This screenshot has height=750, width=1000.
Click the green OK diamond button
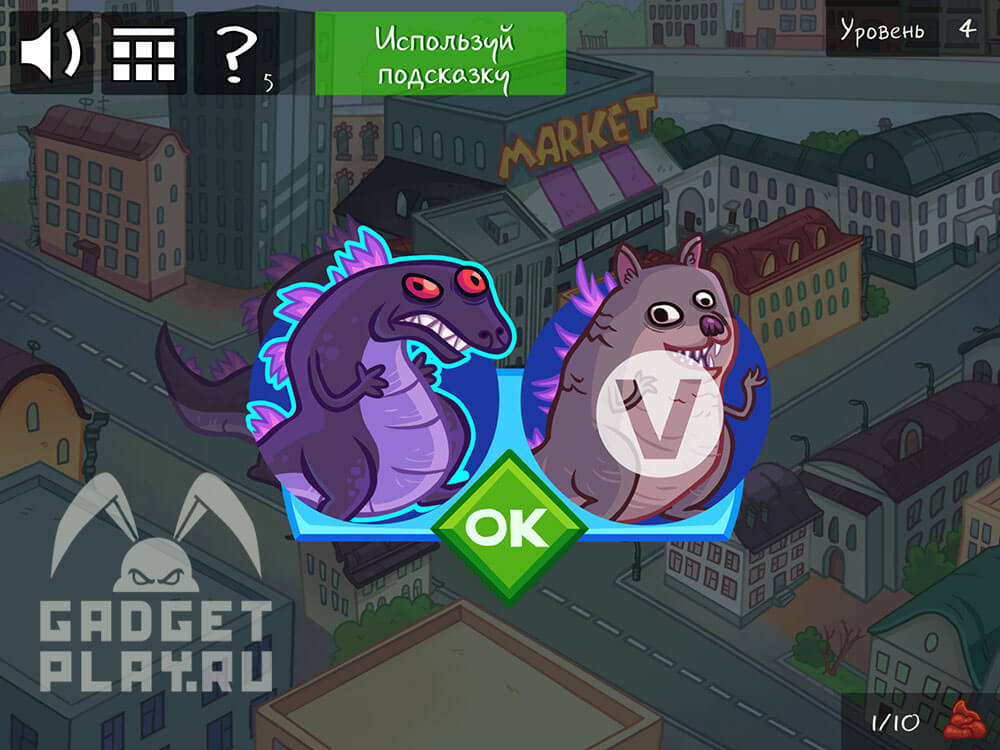click(507, 527)
